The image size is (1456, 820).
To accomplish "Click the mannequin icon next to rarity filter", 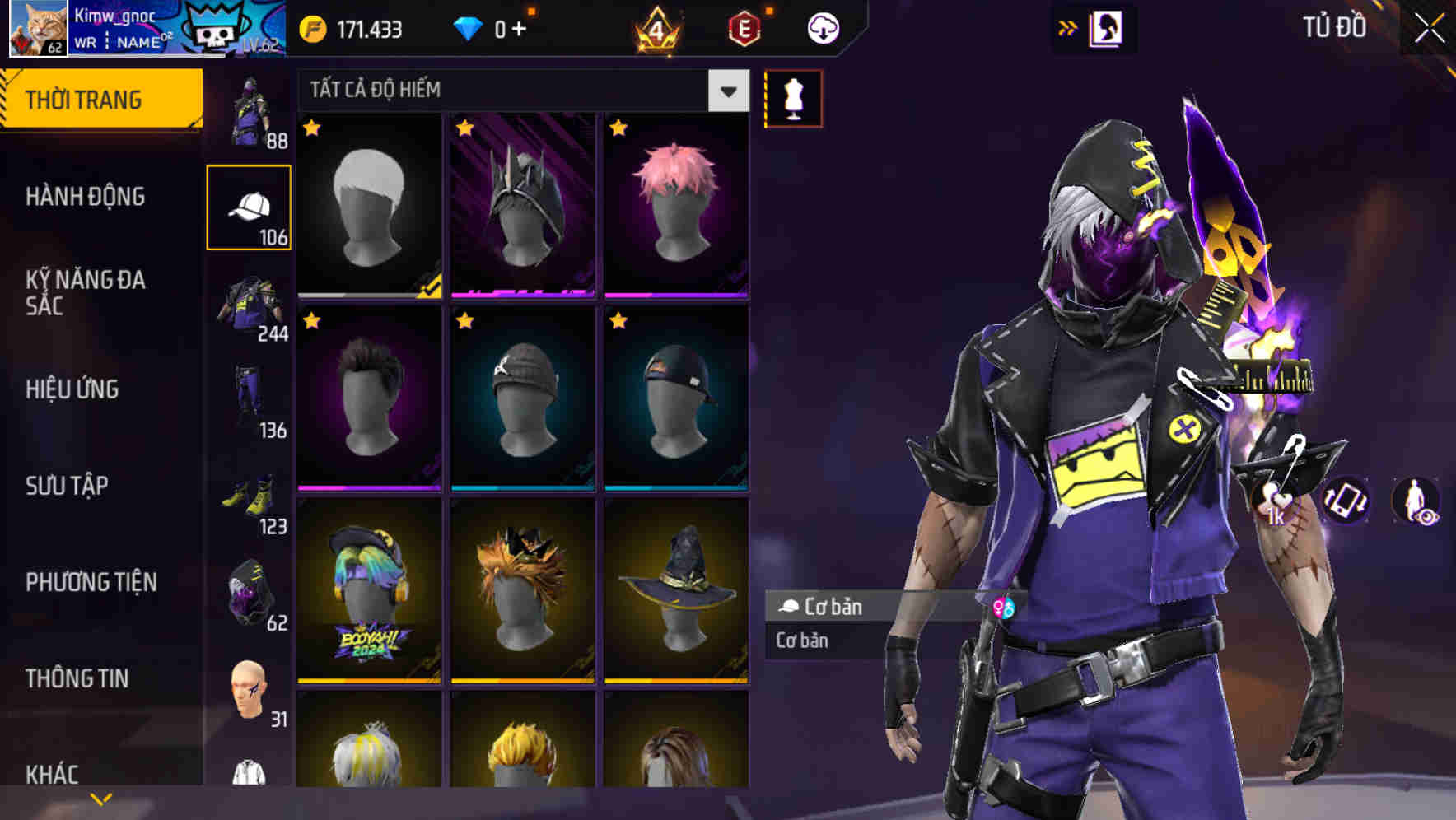I will 793,98.
